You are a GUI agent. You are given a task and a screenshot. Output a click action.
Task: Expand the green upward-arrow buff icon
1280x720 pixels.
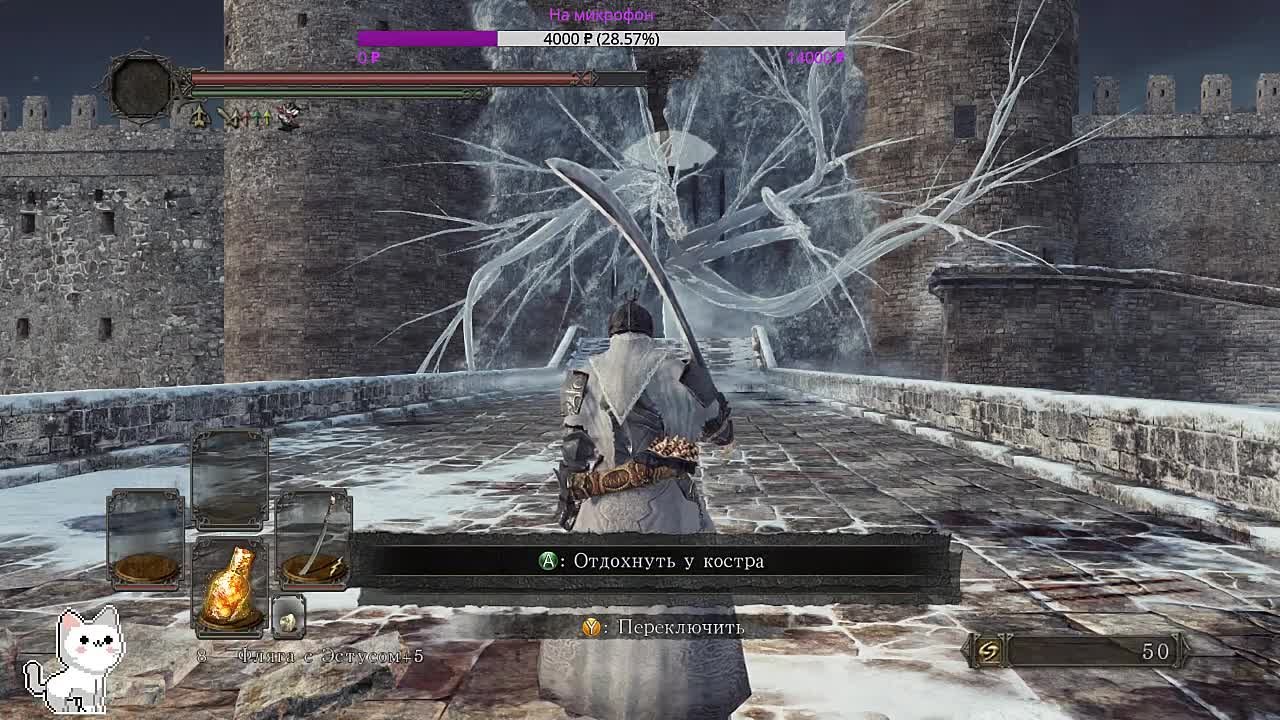(257, 117)
